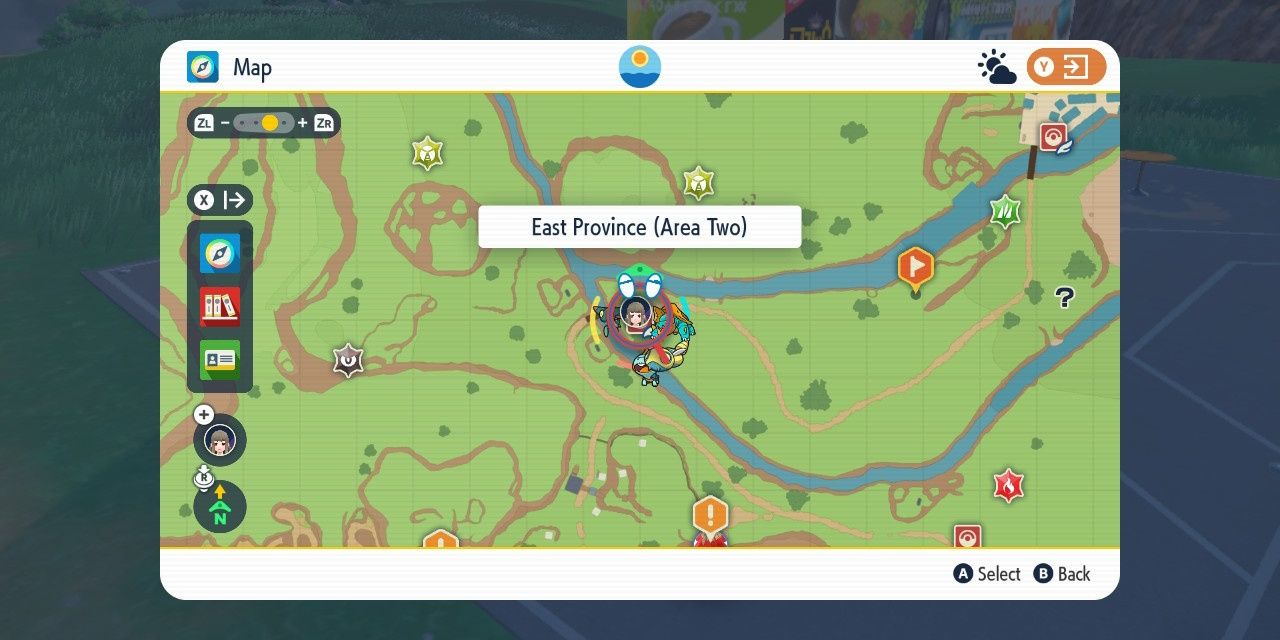Select the dark grey Tera Raid crystal
The image size is (1280, 640).
[x=348, y=360]
